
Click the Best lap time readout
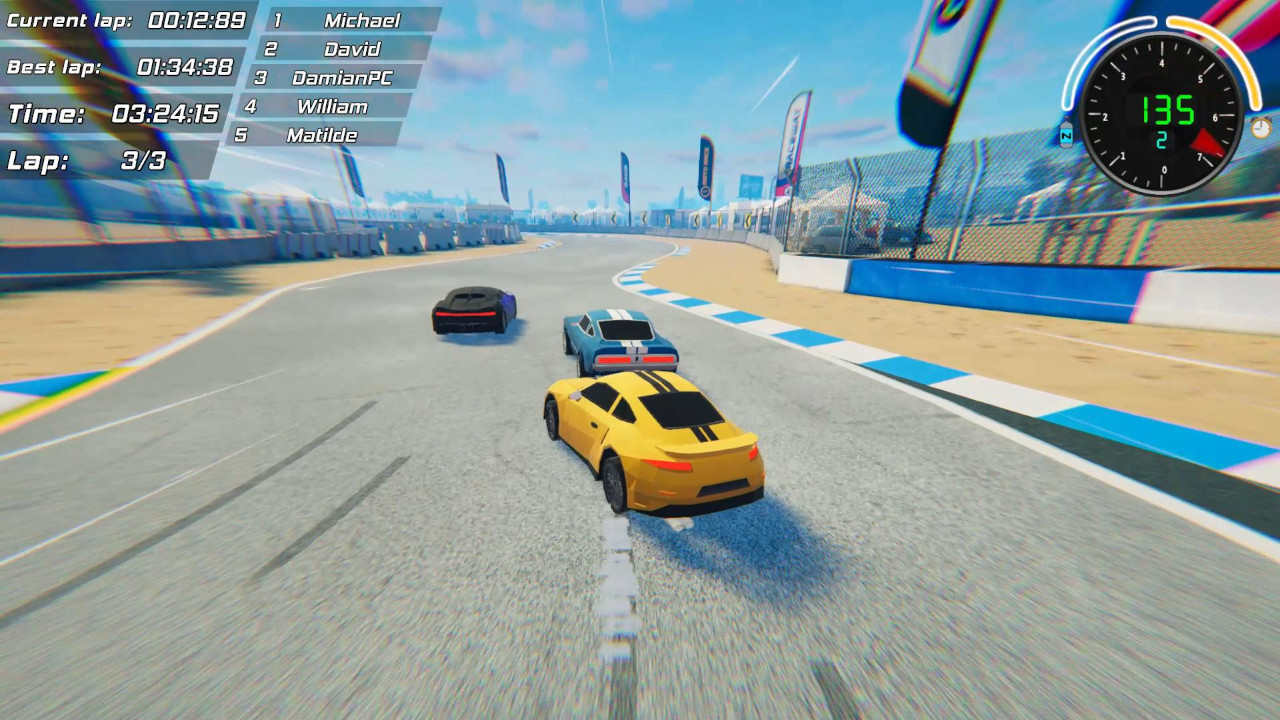click(120, 66)
